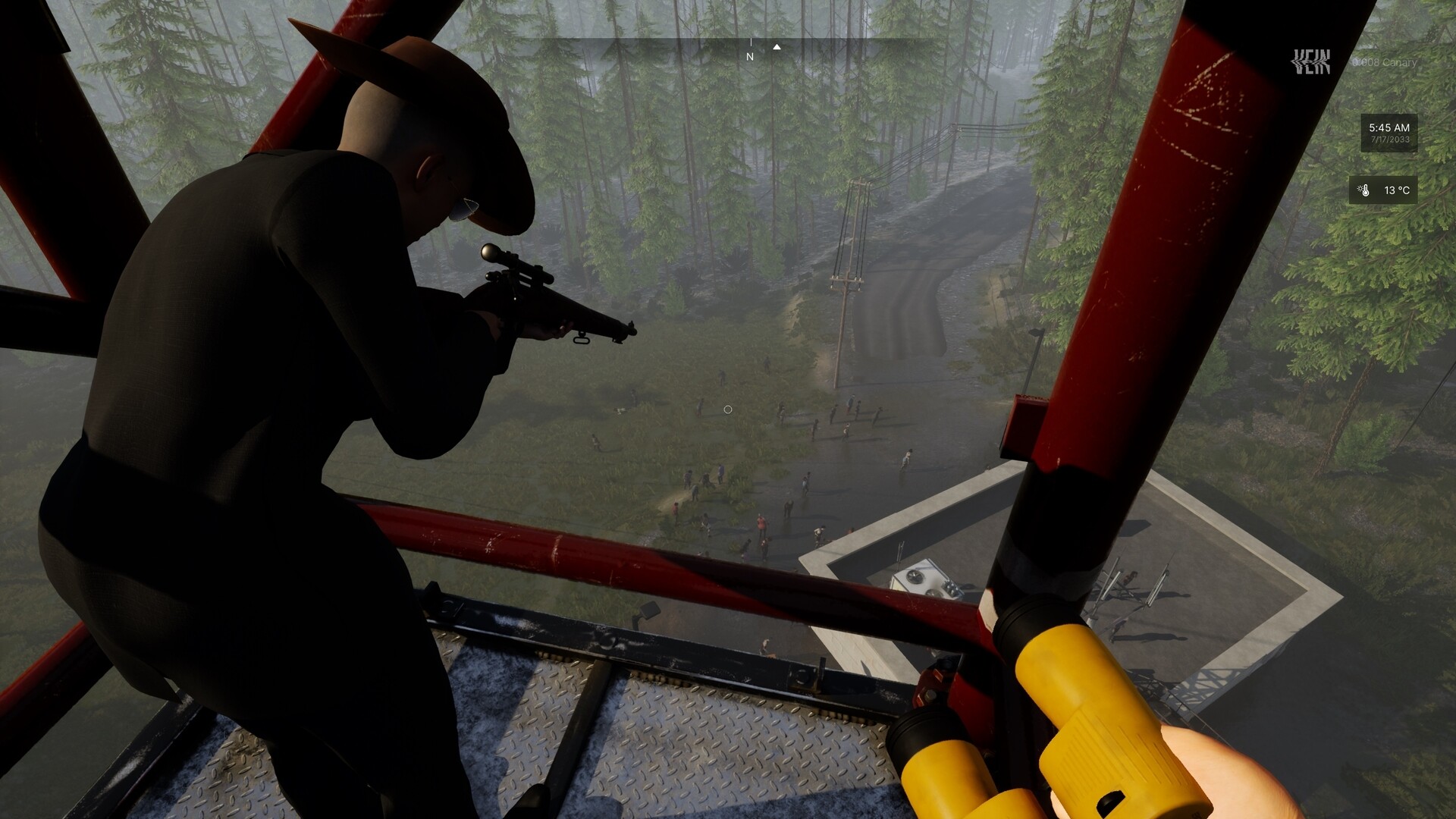This screenshot has height=819, width=1456.
Task: Click the 0.008 Canary version label
Action: pyautogui.click(x=1385, y=63)
